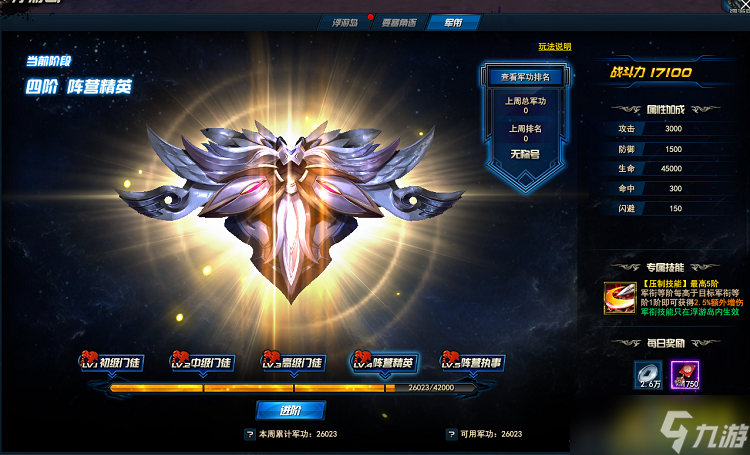Claim the red pouch daily reward
This screenshot has height=455, width=750.
[685, 374]
